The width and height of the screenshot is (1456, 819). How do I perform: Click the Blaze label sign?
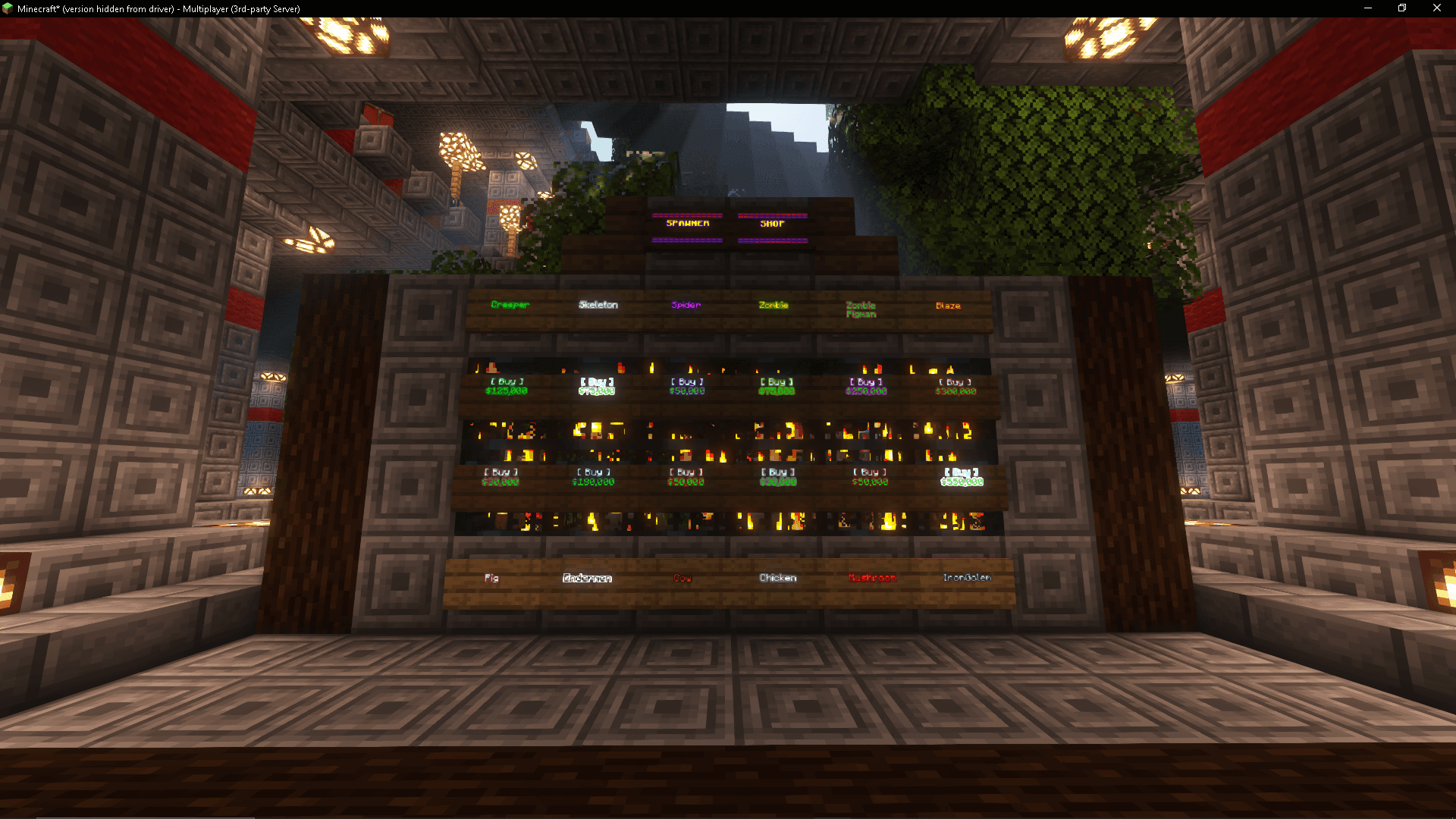coord(948,305)
